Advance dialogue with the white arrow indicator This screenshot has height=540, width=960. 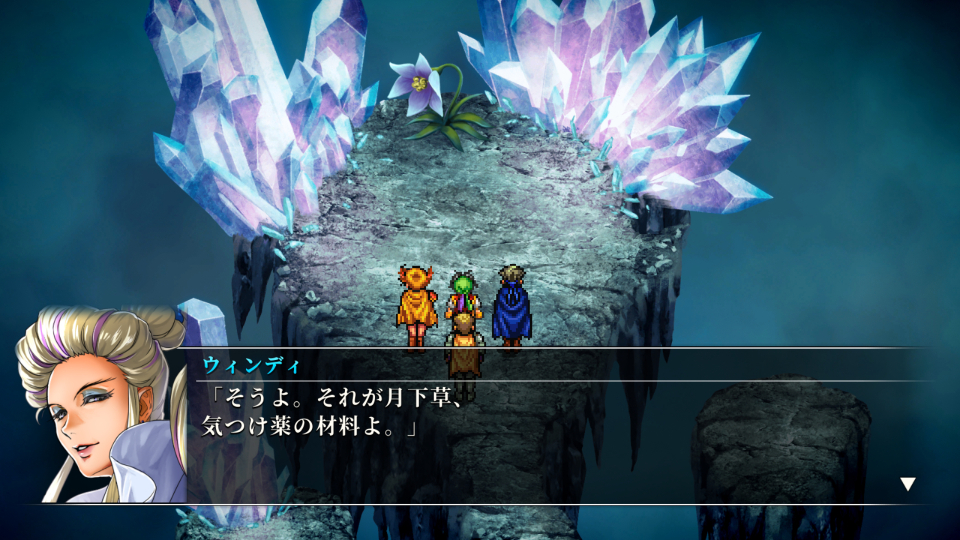point(907,484)
